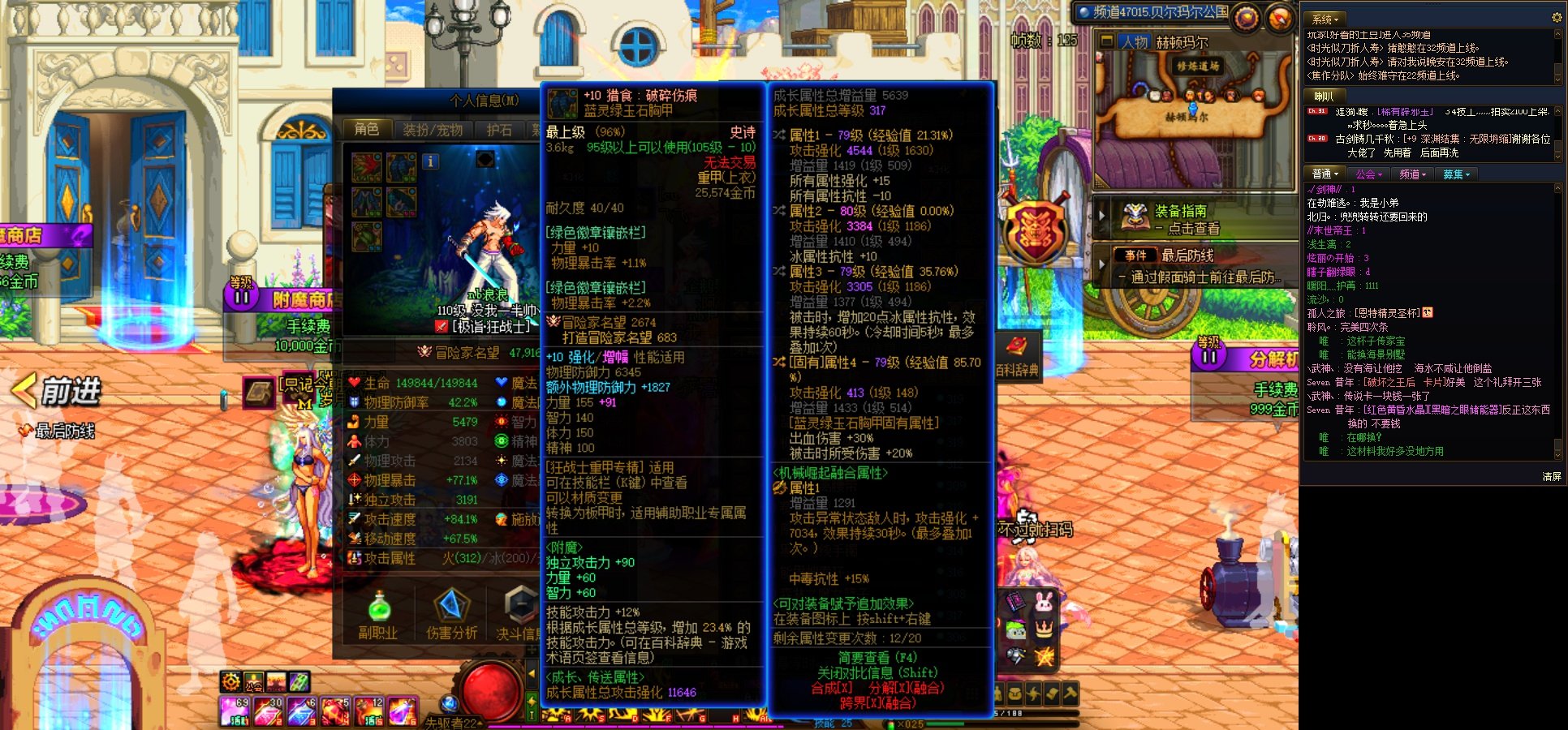The image size is (1568, 730).
Task: Select the armor-with-sword item icon
Action: tap(1015, 654)
